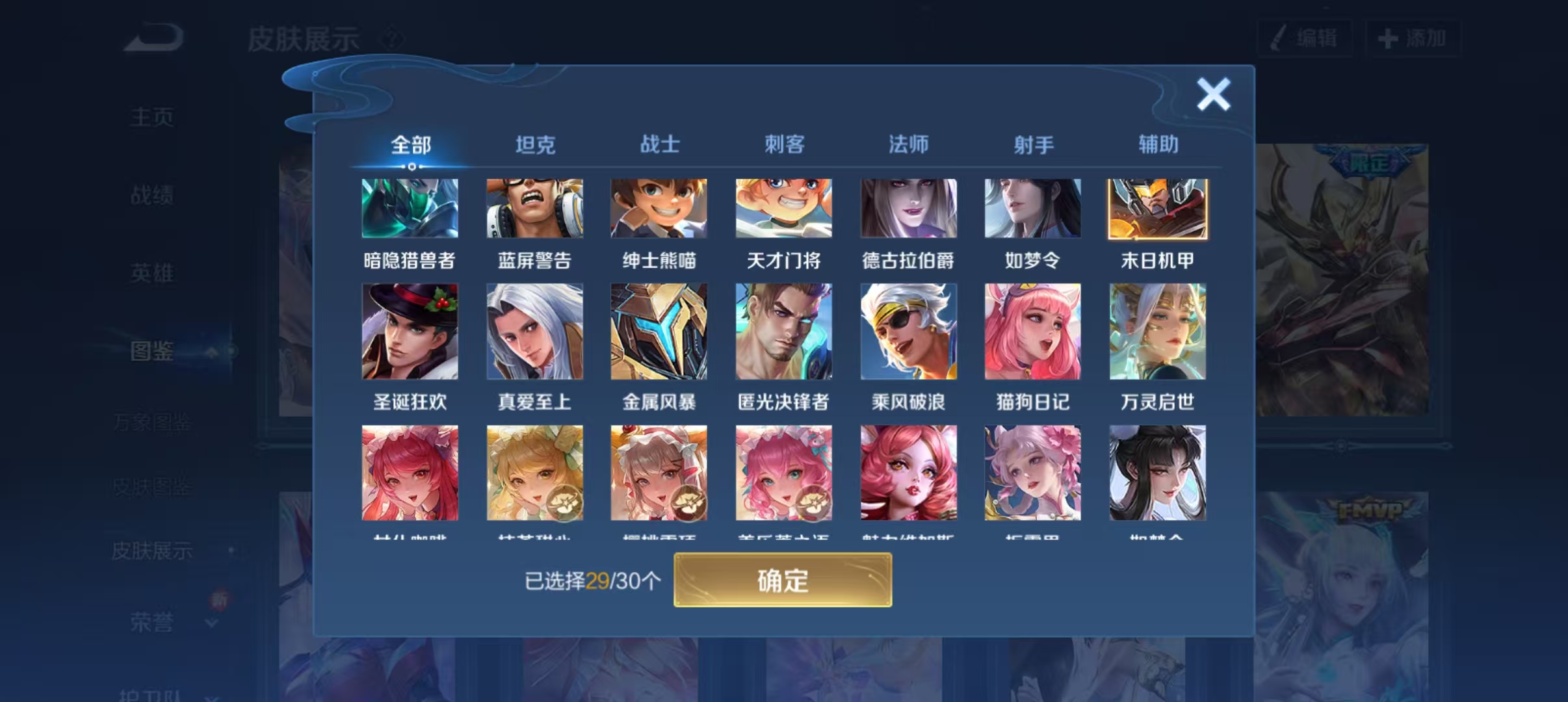This screenshot has height=702, width=1568.
Task: Open the 射手 category tab
Action: pyautogui.click(x=1034, y=144)
